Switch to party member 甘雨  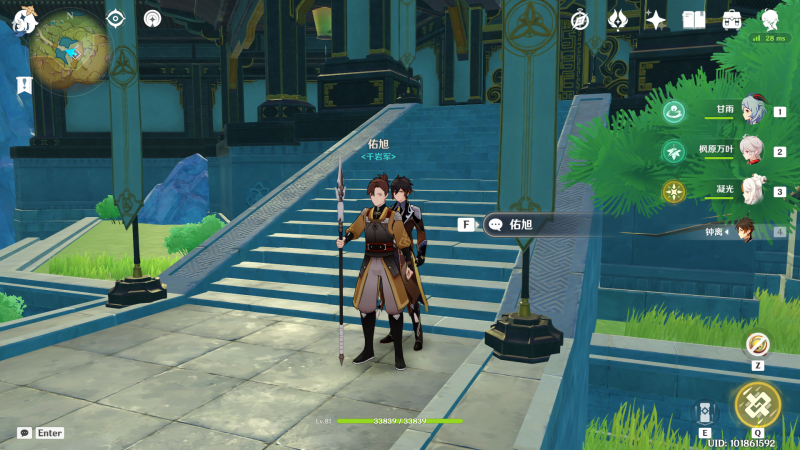point(751,112)
